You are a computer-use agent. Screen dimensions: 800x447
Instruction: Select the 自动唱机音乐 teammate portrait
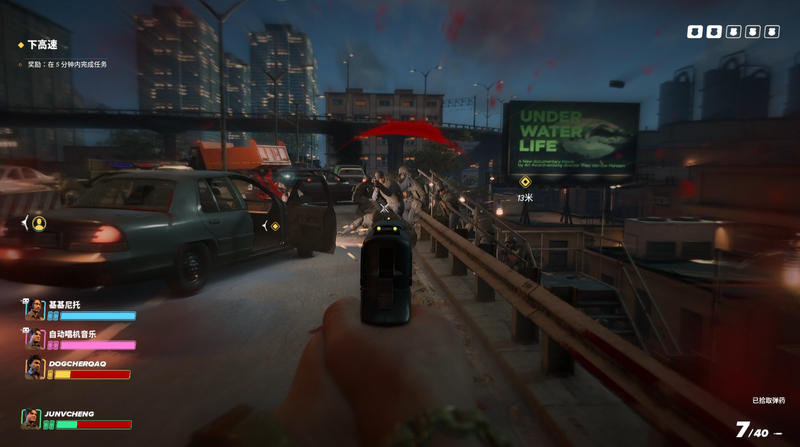tap(35, 339)
